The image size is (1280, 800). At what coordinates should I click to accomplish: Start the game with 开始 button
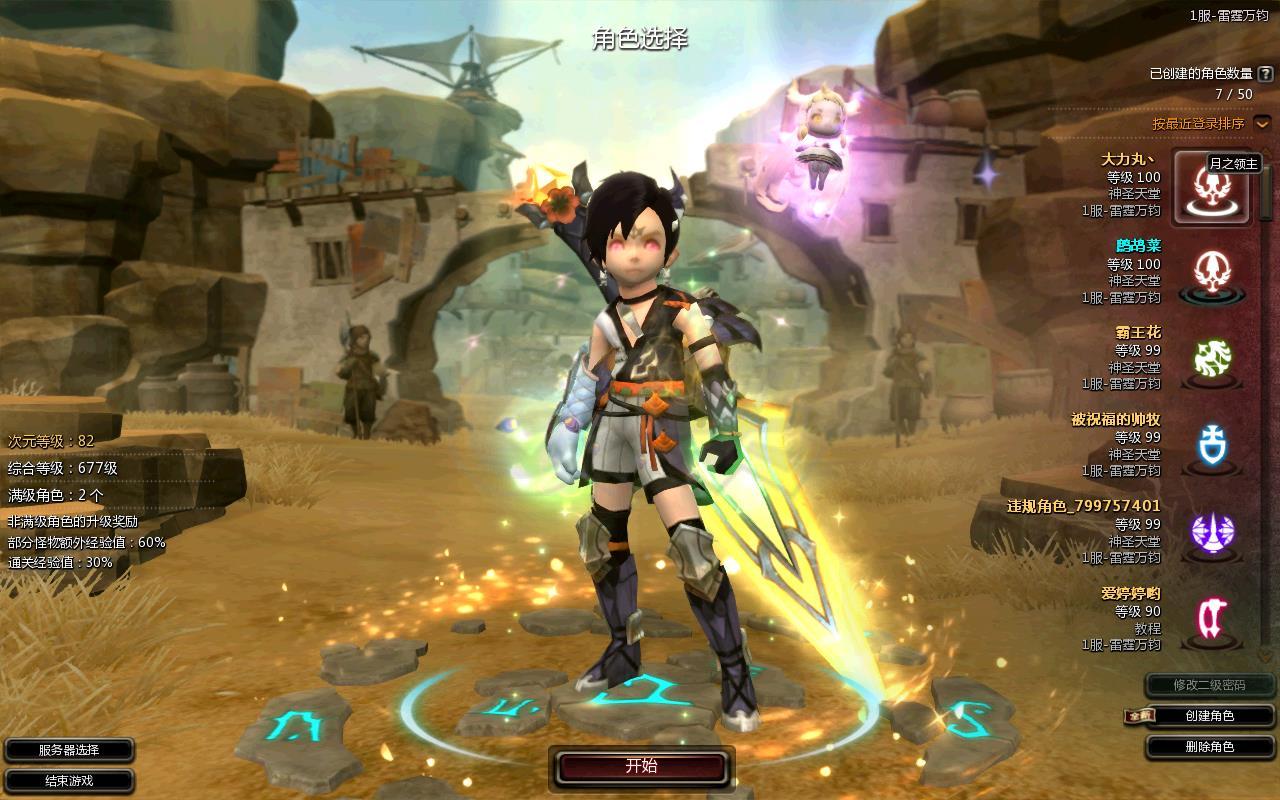[x=641, y=767]
